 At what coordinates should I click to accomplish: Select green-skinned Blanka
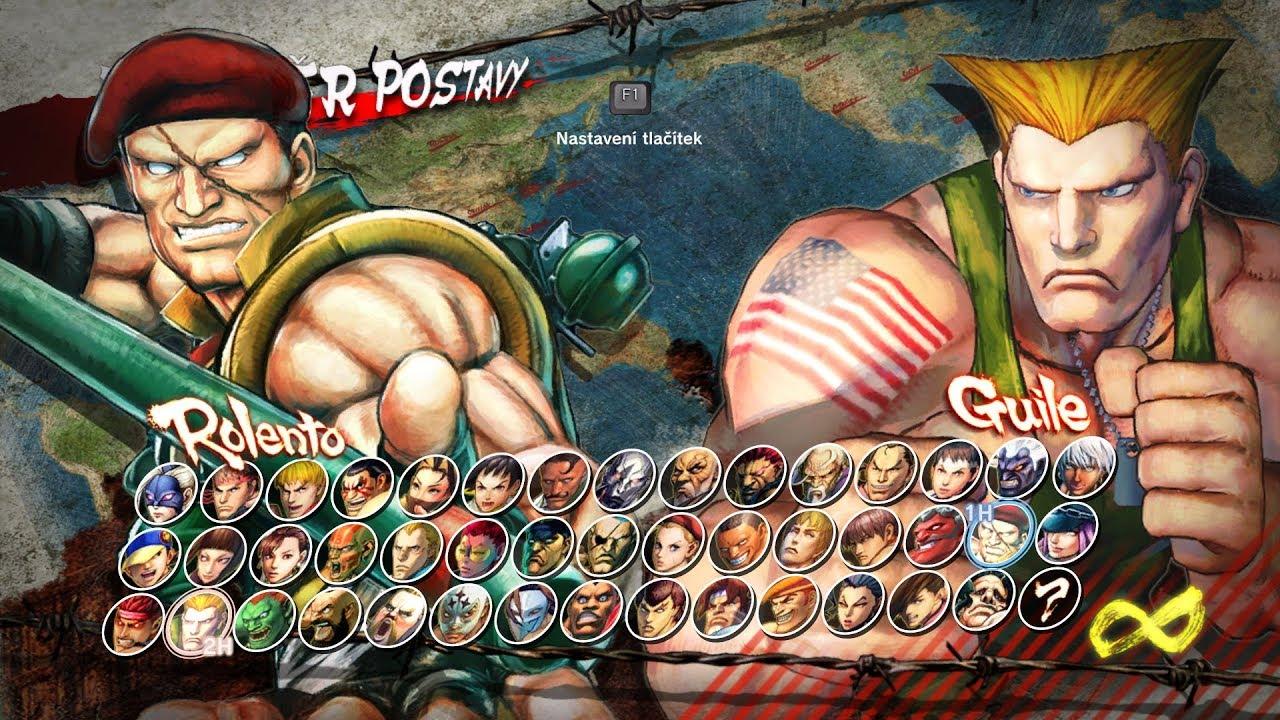tap(264, 619)
